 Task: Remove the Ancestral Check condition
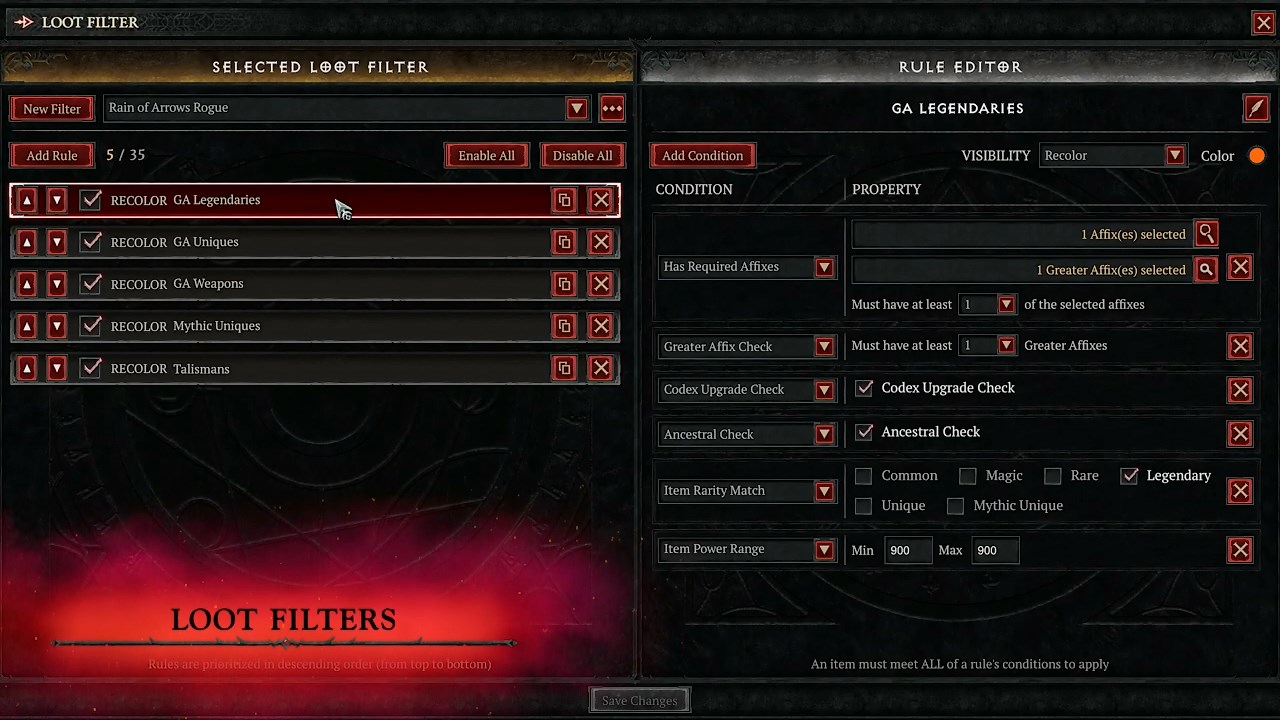click(x=1240, y=434)
